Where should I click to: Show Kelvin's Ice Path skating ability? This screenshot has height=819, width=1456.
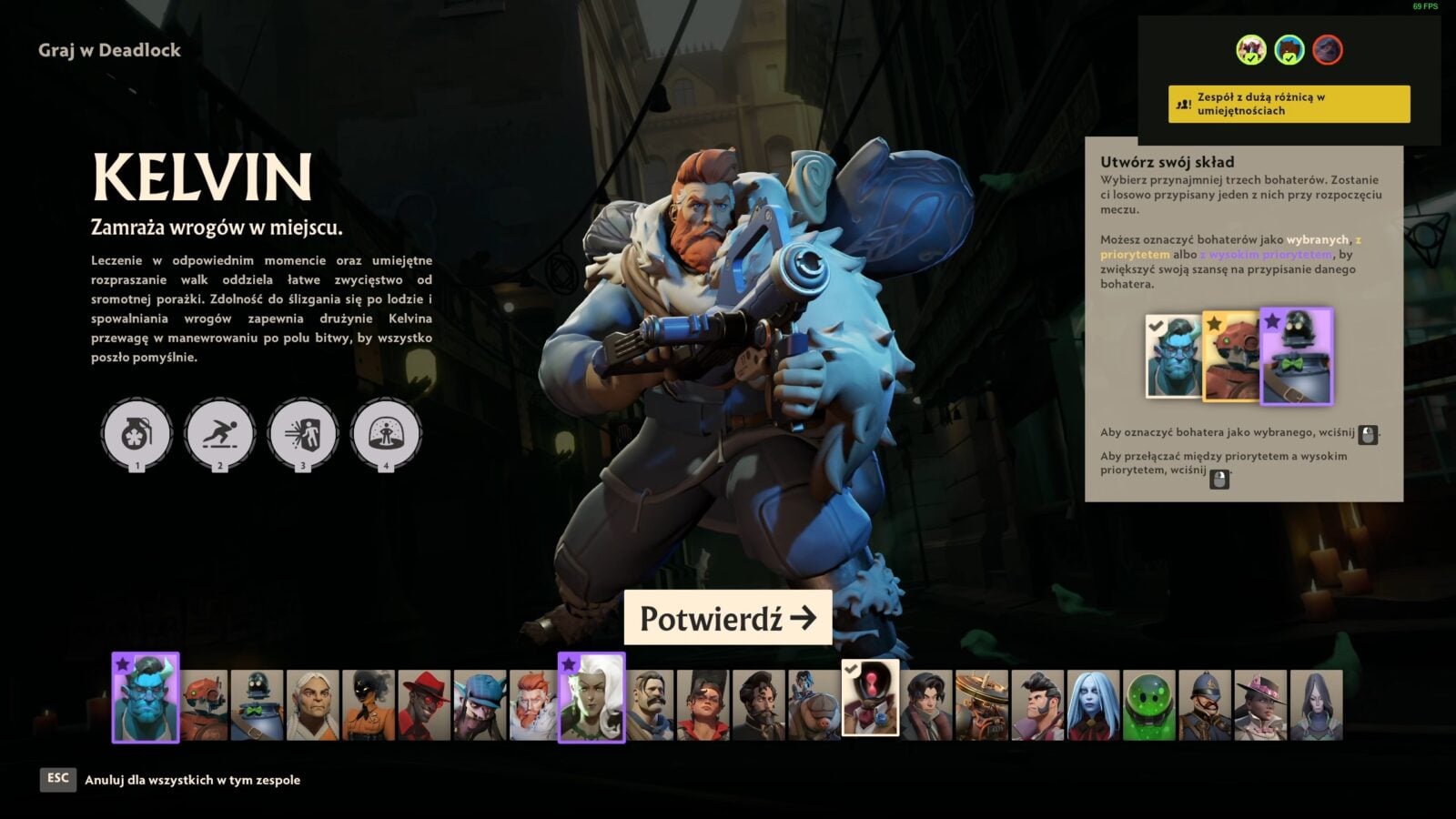pyautogui.click(x=220, y=435)
